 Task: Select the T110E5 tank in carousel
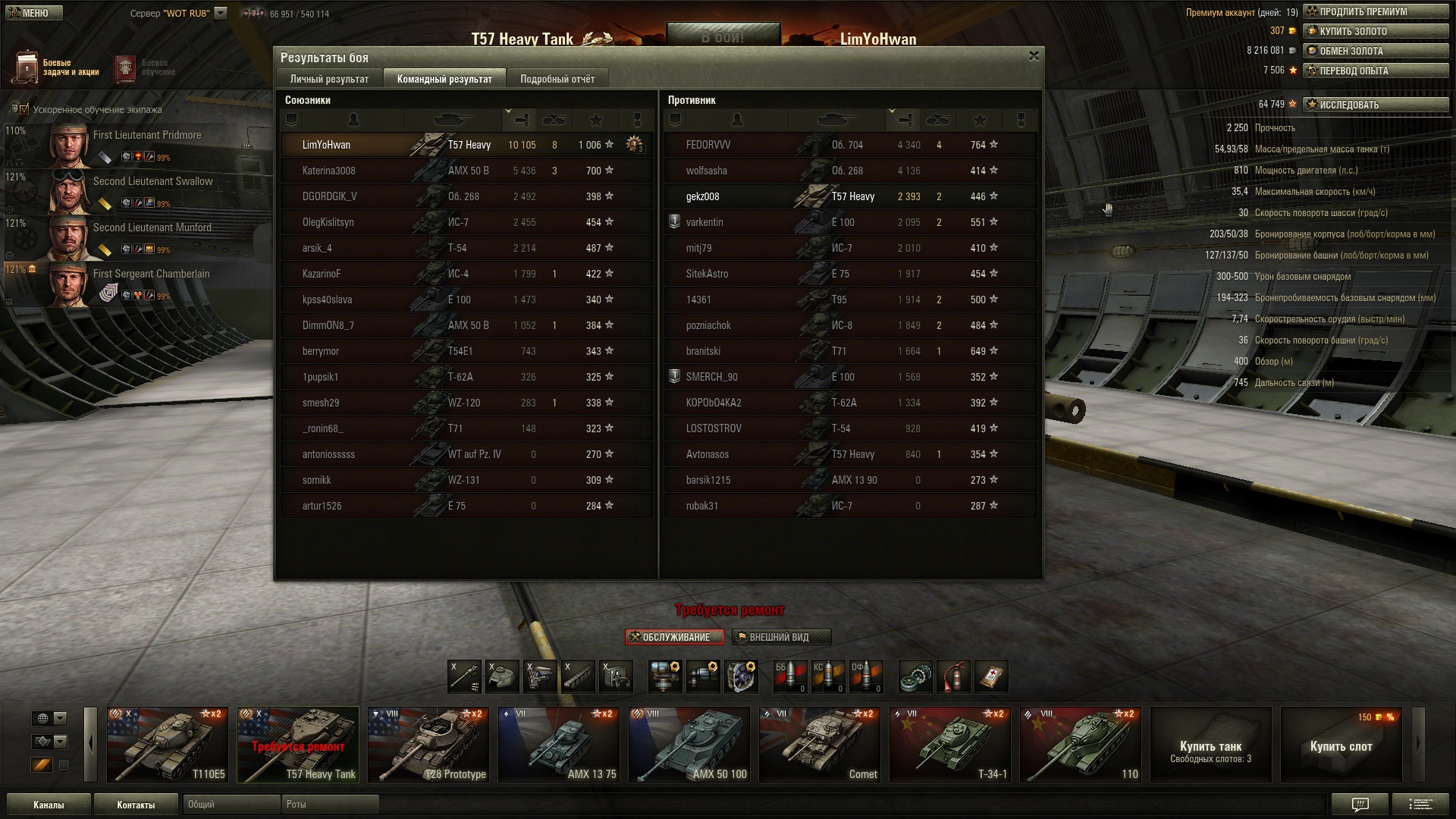click(167, 744)
